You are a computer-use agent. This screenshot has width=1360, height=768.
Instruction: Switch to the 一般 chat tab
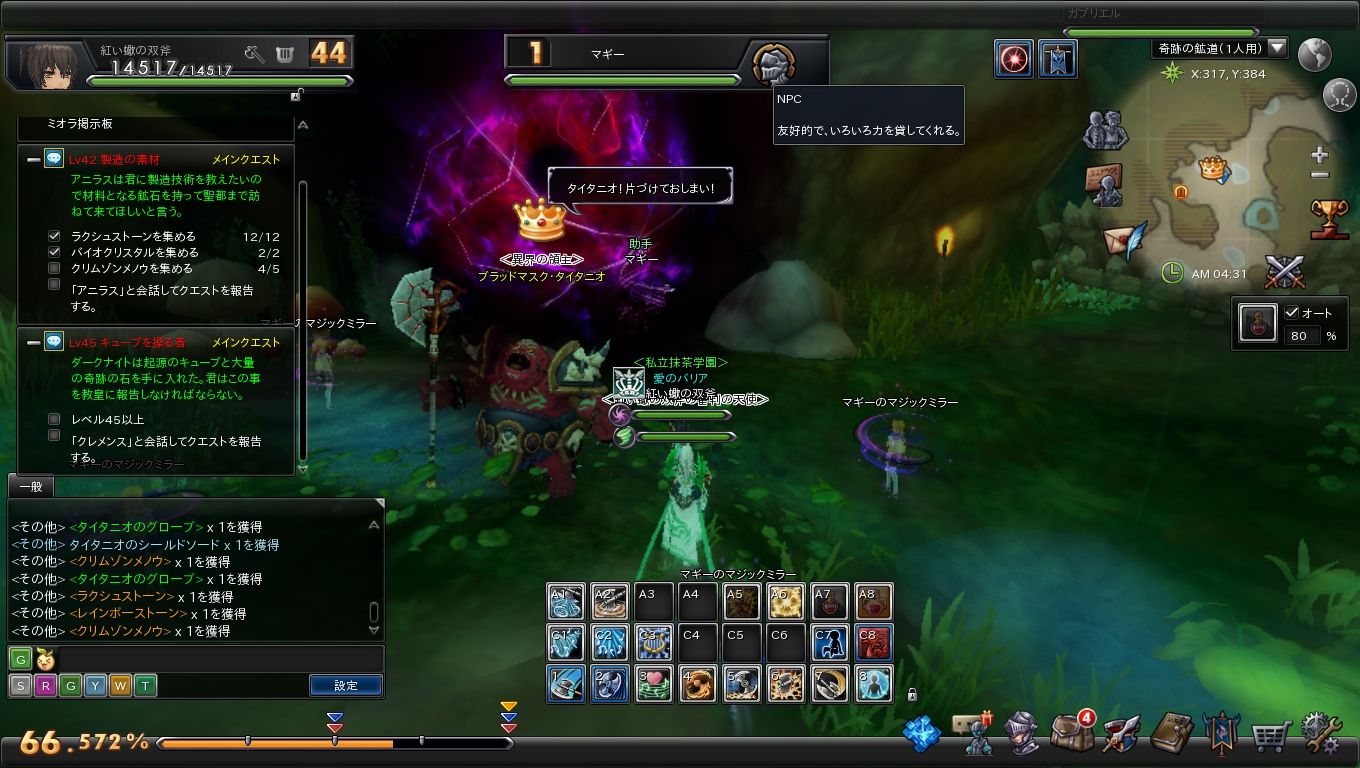coord(30,486)
